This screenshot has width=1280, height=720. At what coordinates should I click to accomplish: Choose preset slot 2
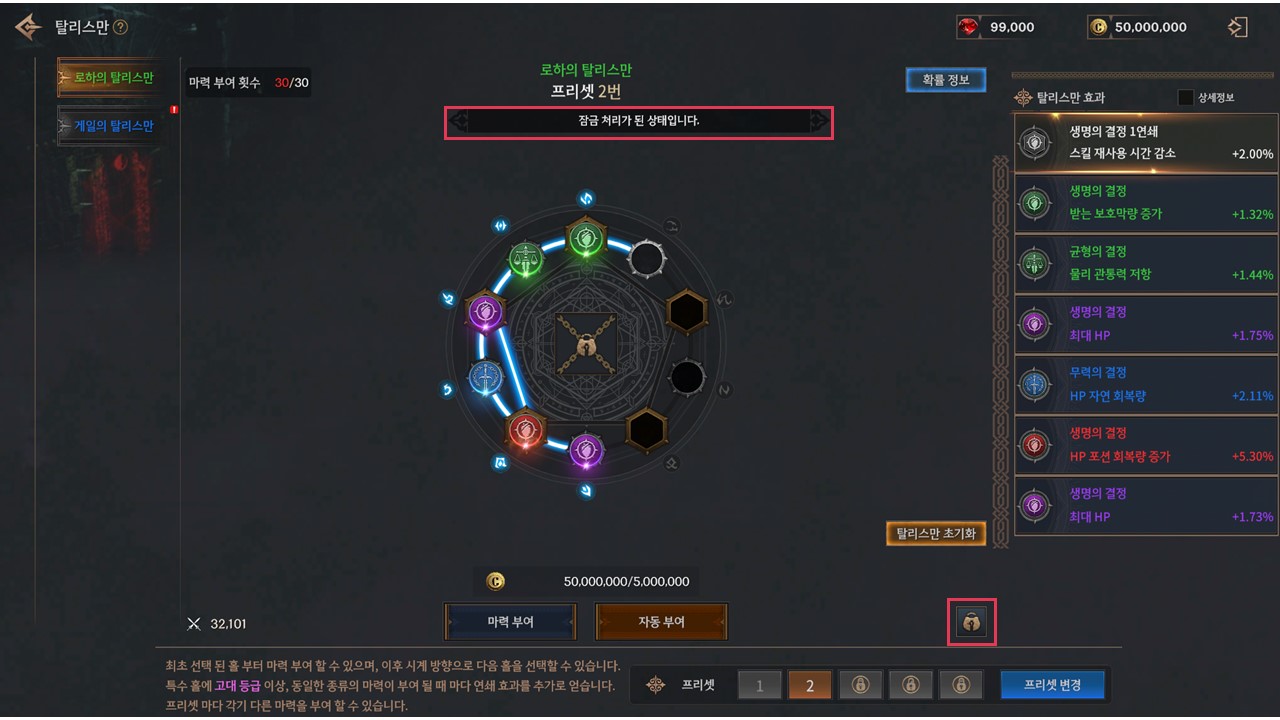coord(810,685)
